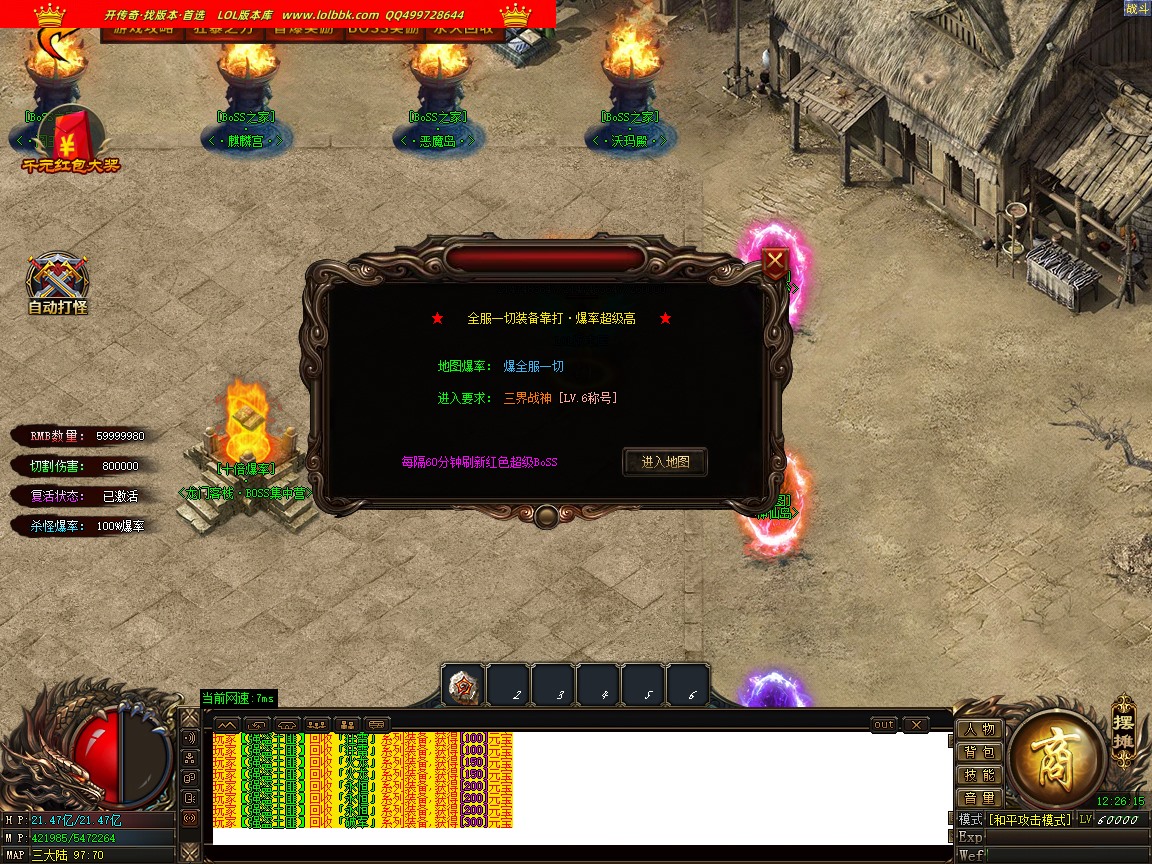The image size is (1152, 864).
Task: Open the 音里 sound settings button
Action: (x=979, y=798)
